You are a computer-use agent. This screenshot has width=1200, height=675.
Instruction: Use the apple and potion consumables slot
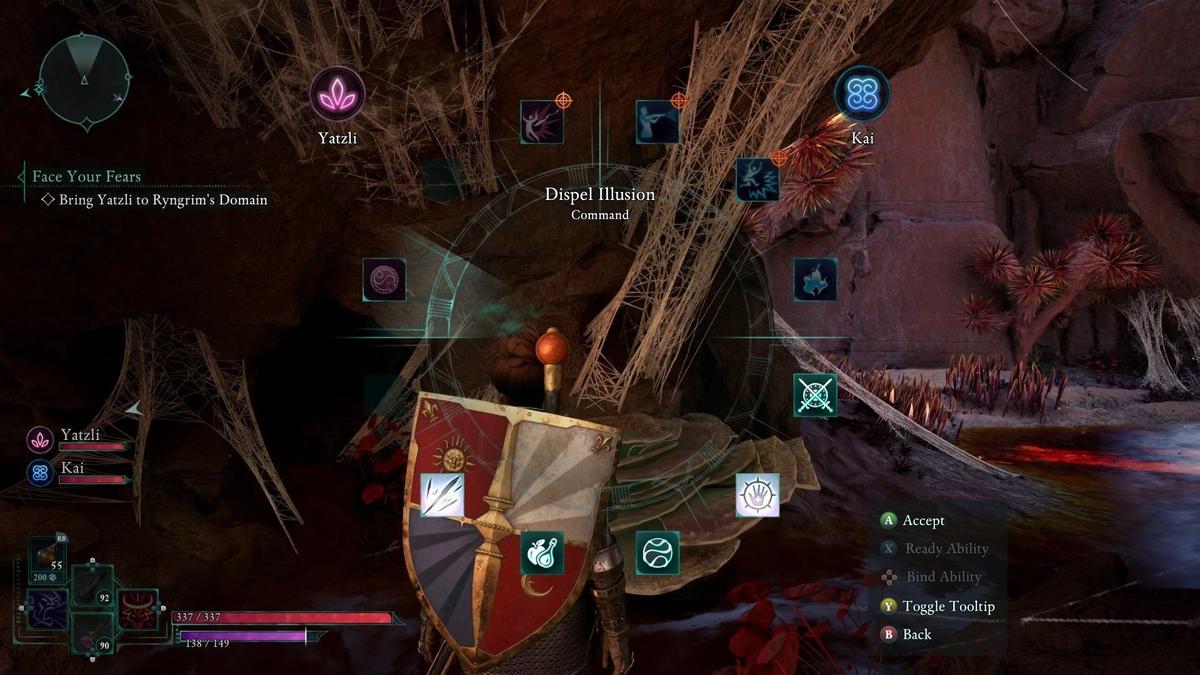tap(541, 552)
